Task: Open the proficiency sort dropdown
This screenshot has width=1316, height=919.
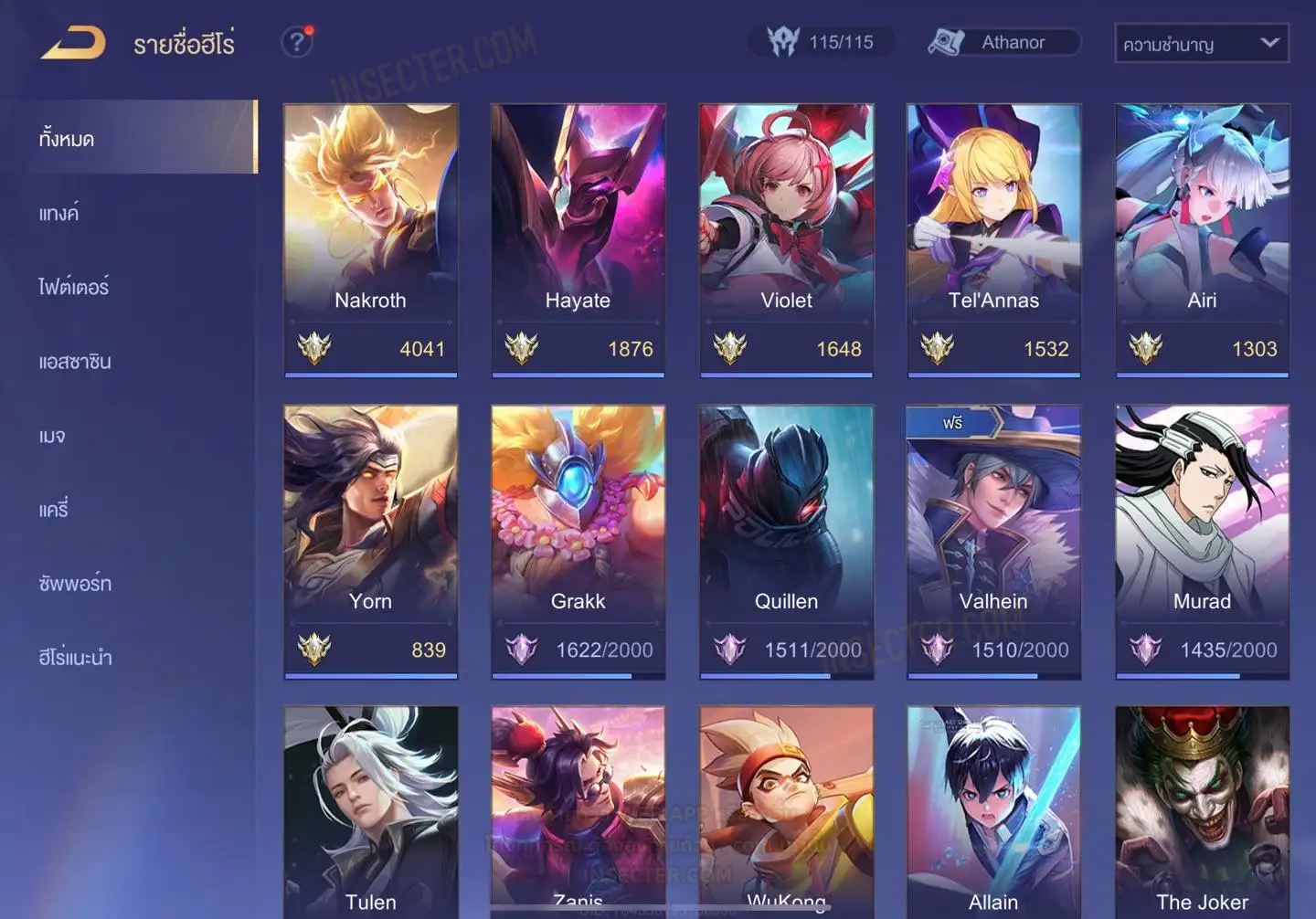Action: 1201,43
